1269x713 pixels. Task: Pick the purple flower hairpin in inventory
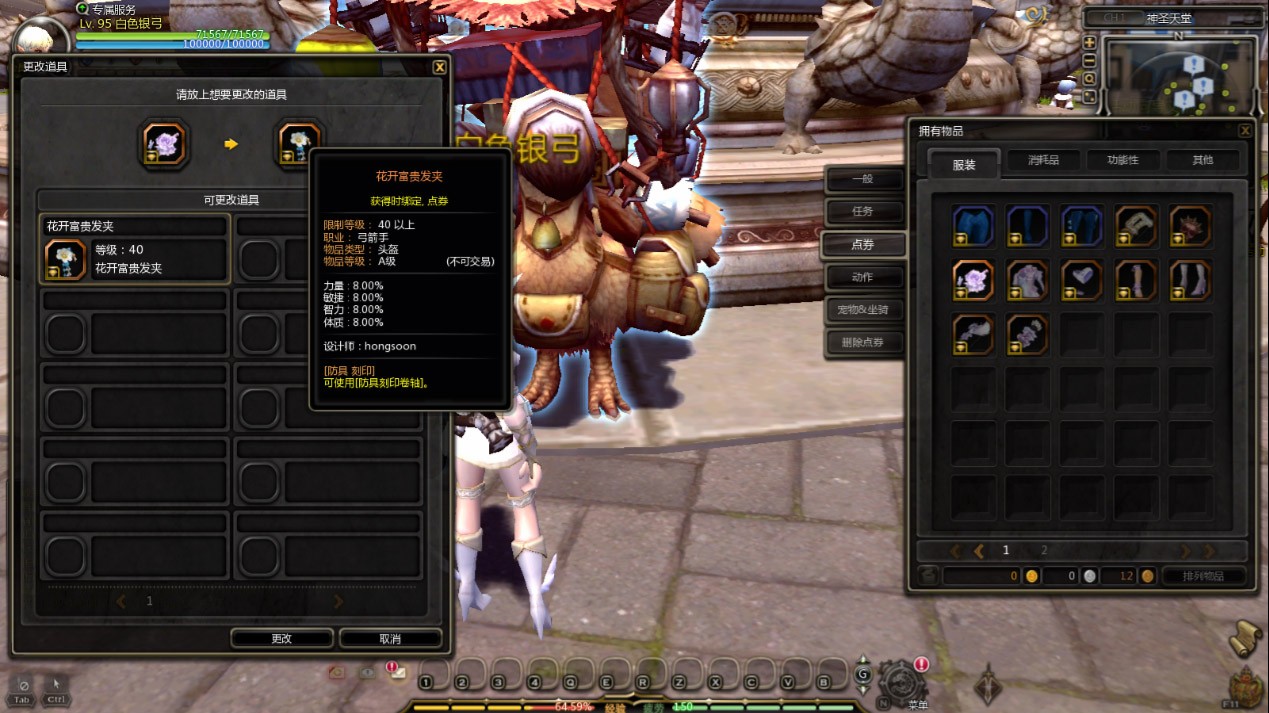(973, 281)
